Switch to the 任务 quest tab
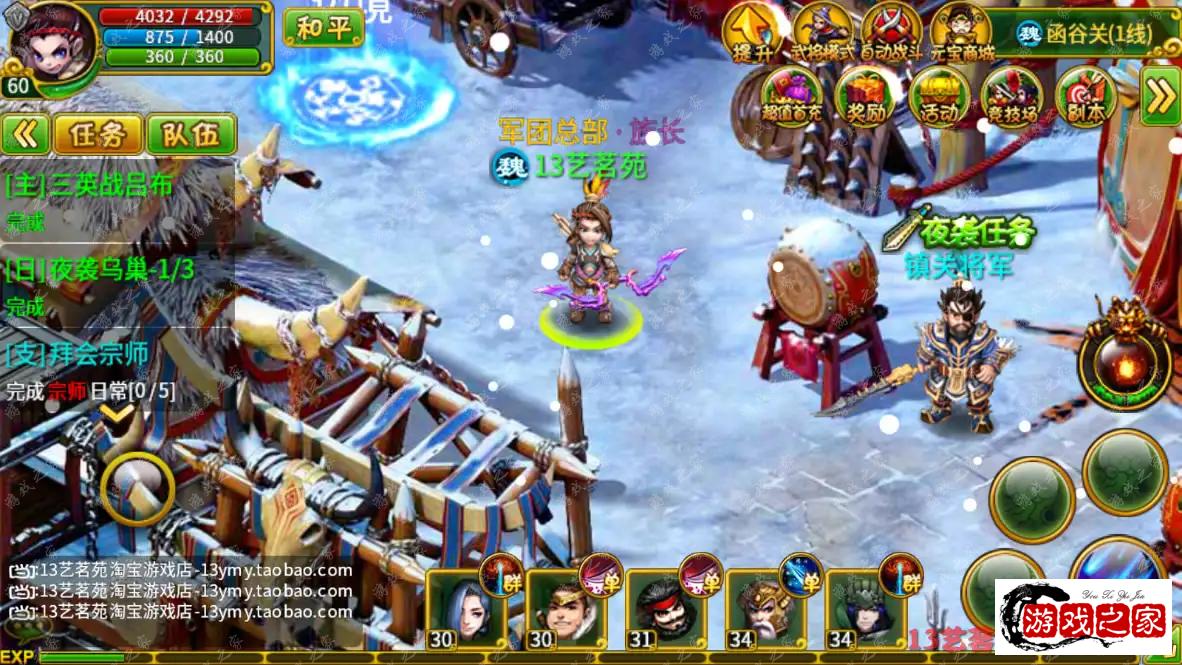Screen dimensions: 1182x665 [x=97, y=134]
